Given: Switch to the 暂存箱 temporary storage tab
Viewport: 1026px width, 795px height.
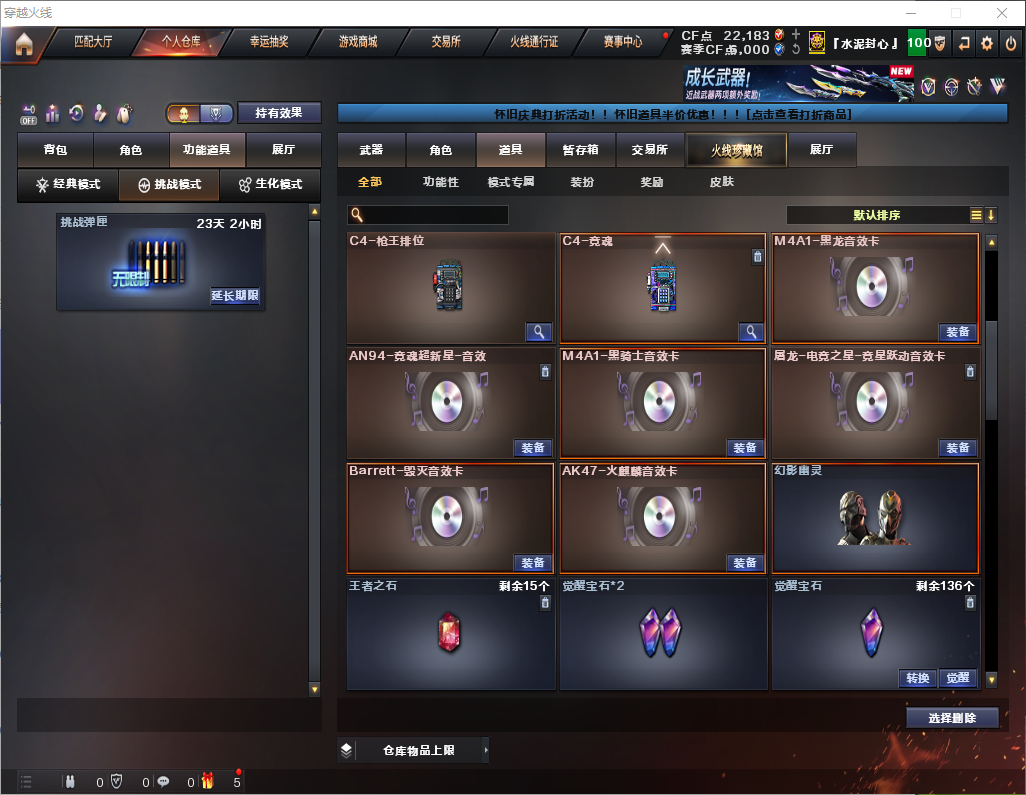Looking at the screenshot, I should tap(580, 150).
